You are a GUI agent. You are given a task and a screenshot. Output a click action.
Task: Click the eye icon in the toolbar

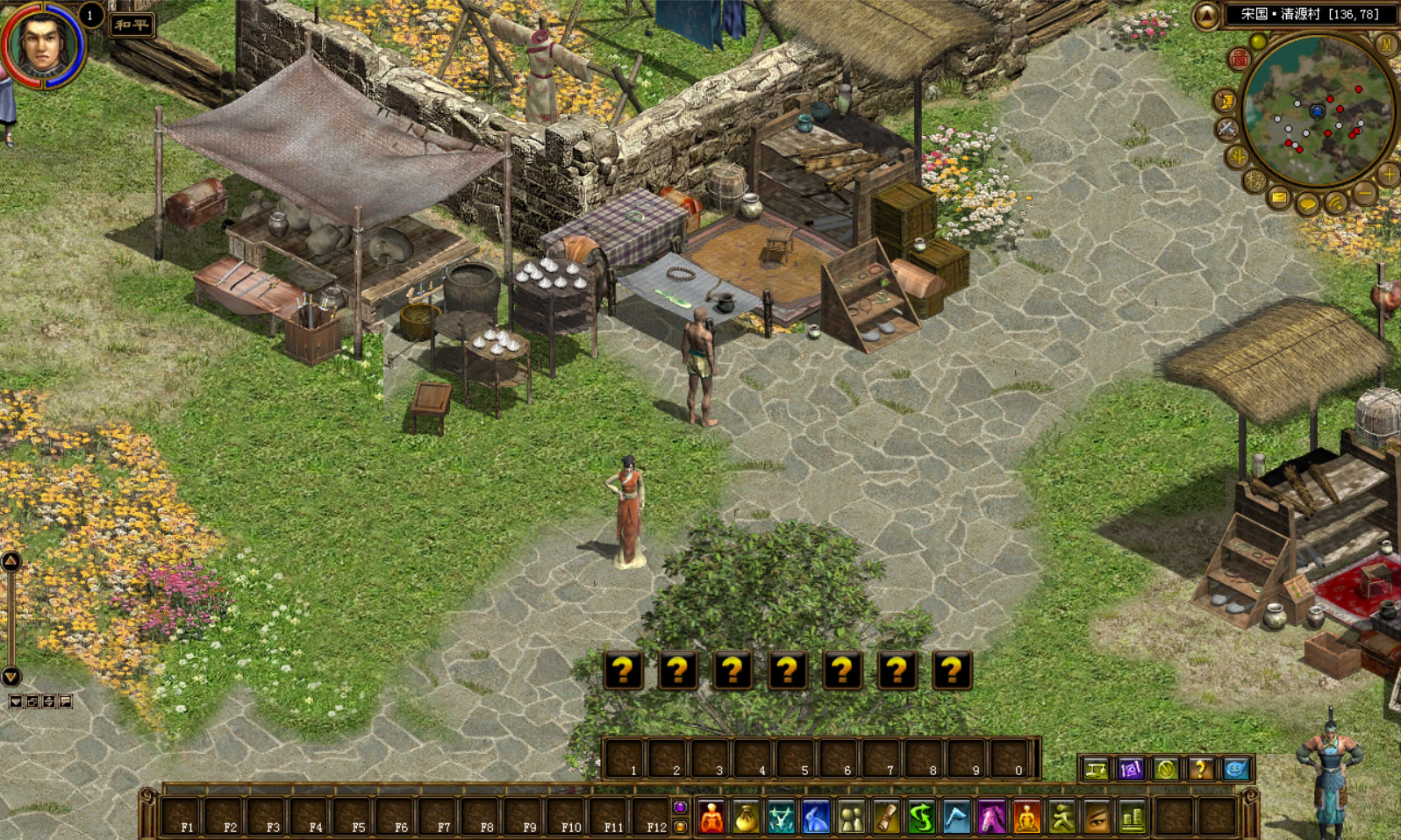(1097, 818)
